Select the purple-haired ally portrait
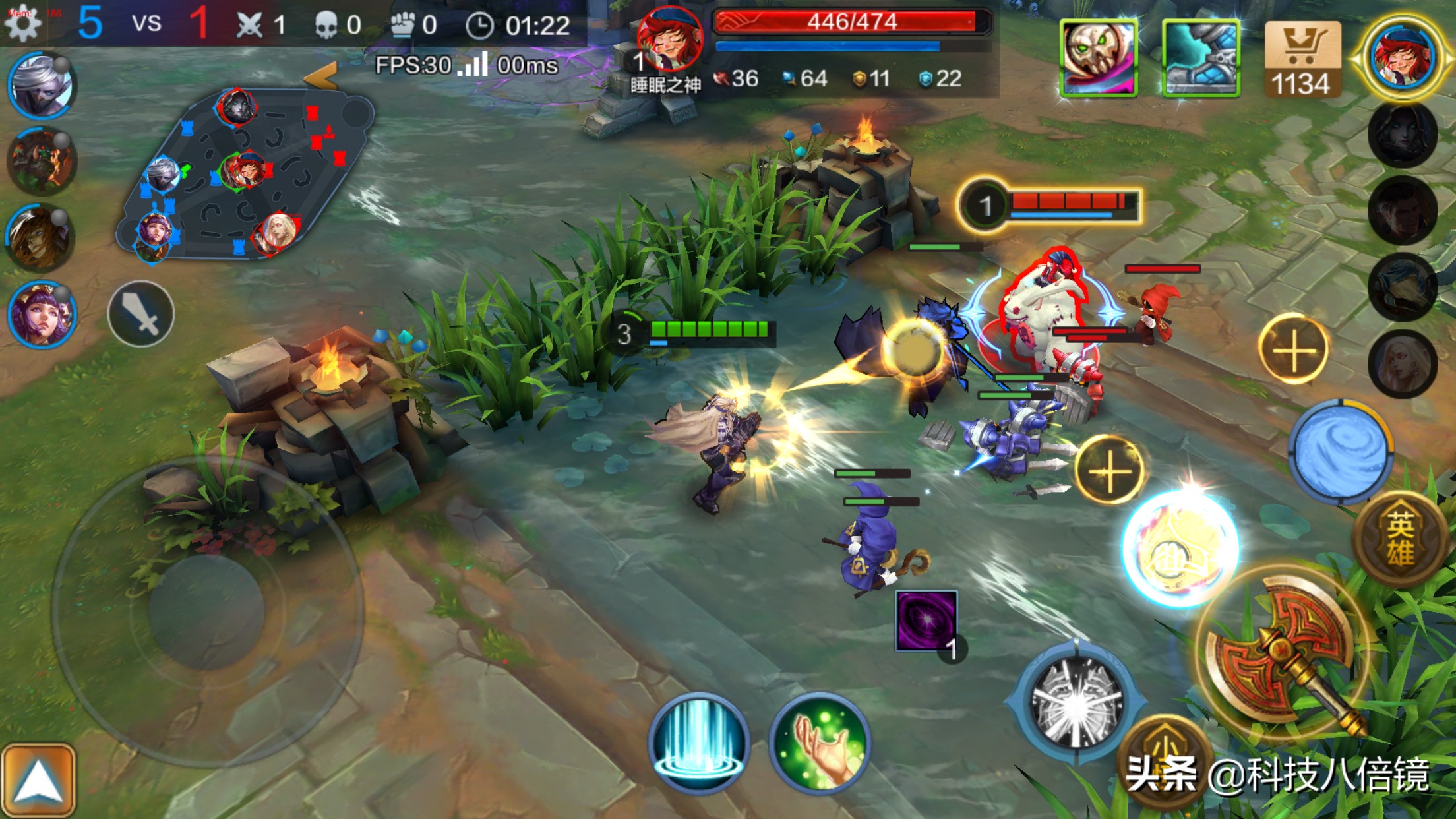Viewport: 1456px width, 819px height. tap(41, 315)
